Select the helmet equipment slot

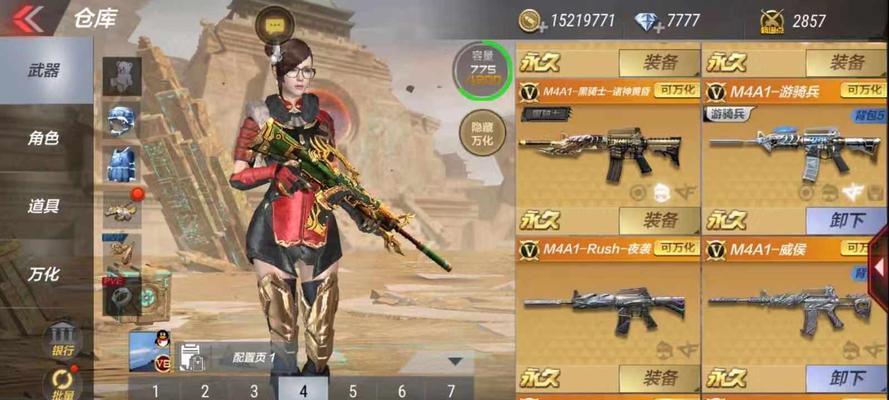pos(122,119)
